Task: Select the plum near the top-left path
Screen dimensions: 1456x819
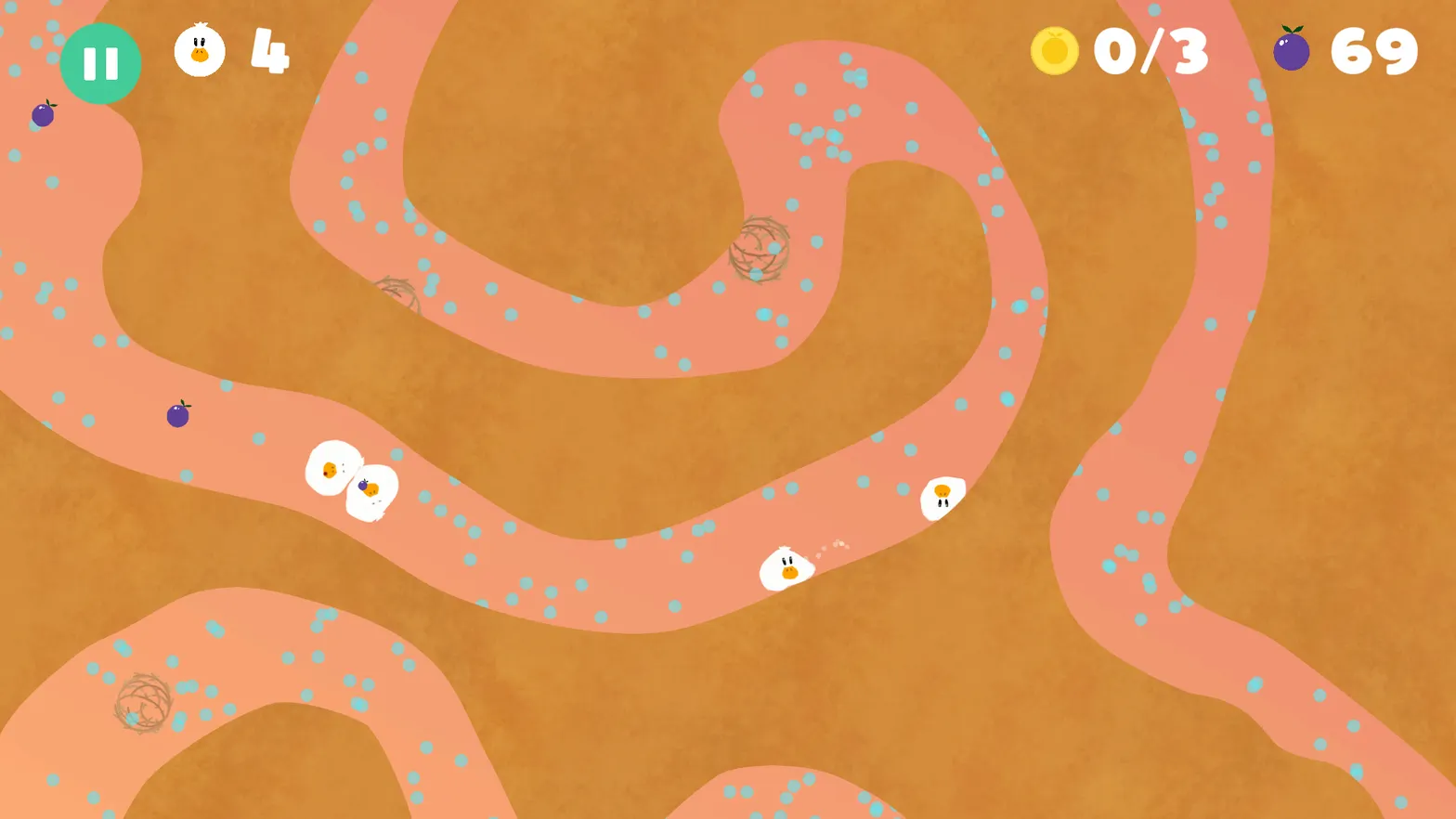Action: [x=42, y=114]
